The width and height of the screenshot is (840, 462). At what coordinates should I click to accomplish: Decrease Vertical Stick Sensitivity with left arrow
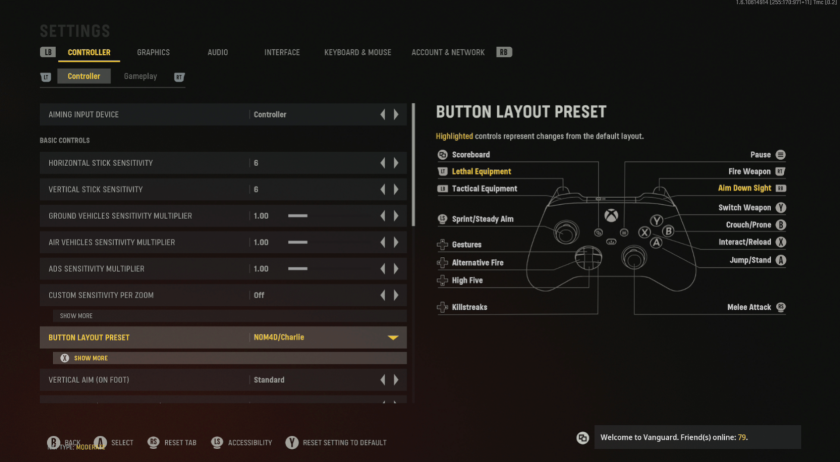pos(382,189)
